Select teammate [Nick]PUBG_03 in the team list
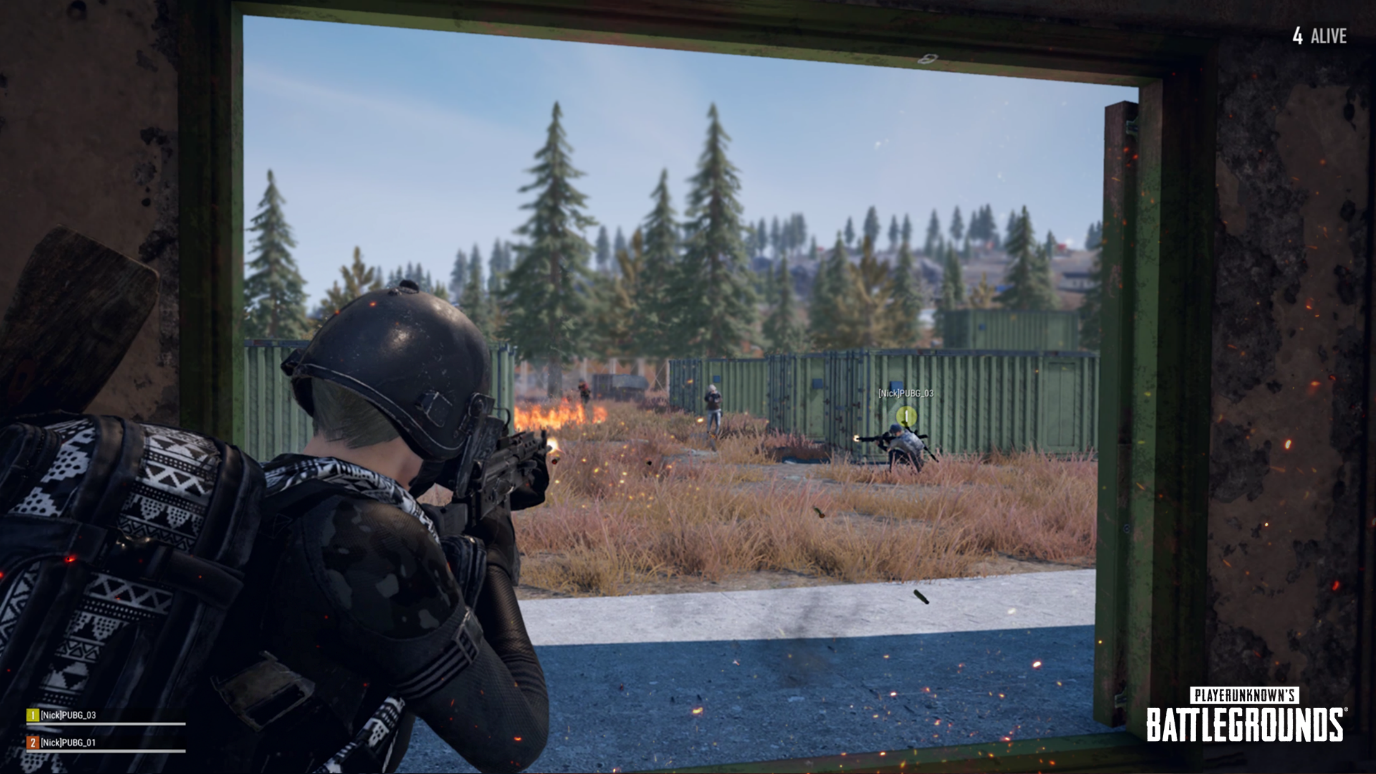The width and height of the screenshot is (1376, 774). [68, 716]
